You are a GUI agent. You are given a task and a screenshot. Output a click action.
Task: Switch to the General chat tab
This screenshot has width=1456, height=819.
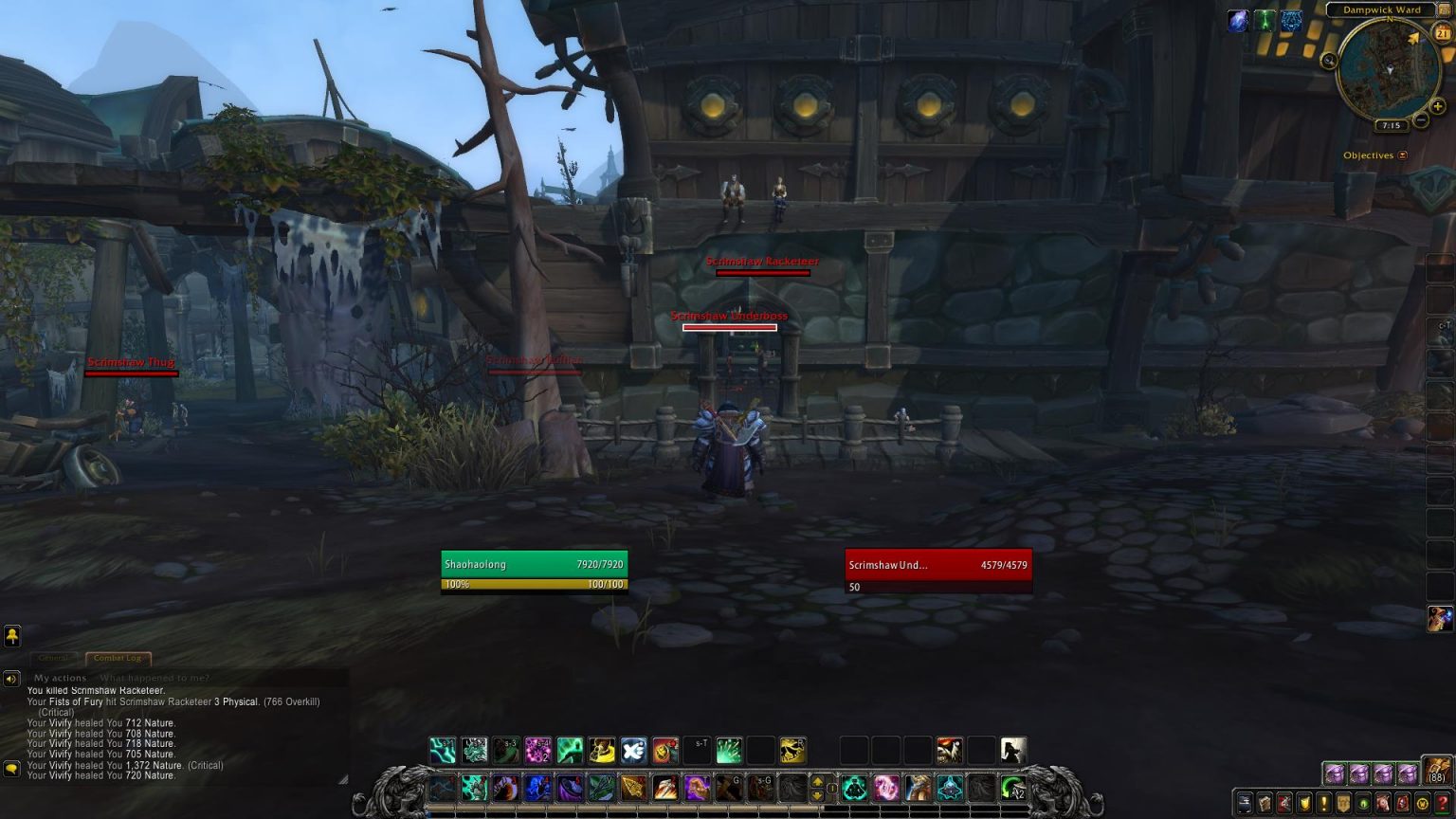click(x=54, y=658)
